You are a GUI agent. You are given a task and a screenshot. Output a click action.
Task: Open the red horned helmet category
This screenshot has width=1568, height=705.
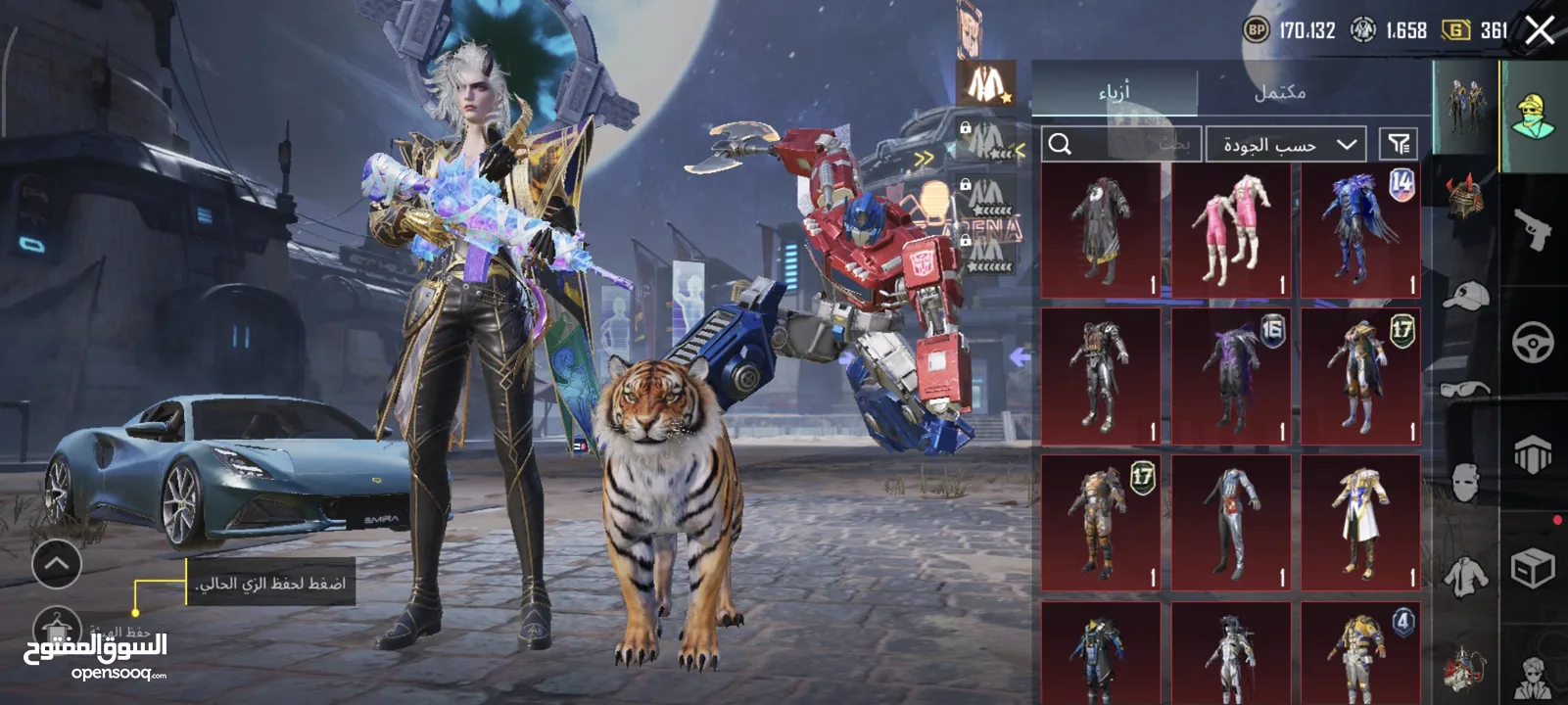(x=1466, y=196)
